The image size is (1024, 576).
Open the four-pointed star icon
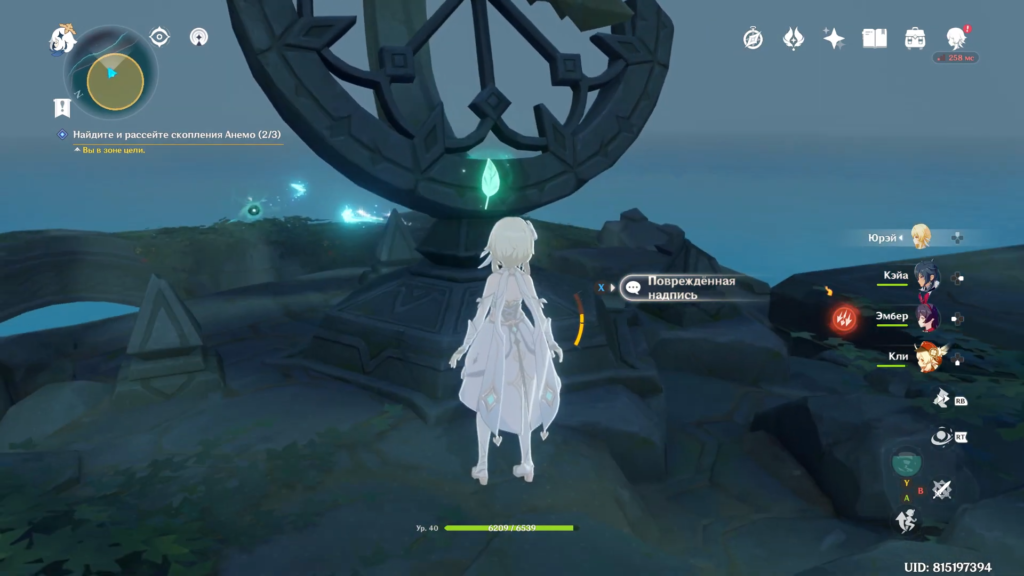(834, 38)
